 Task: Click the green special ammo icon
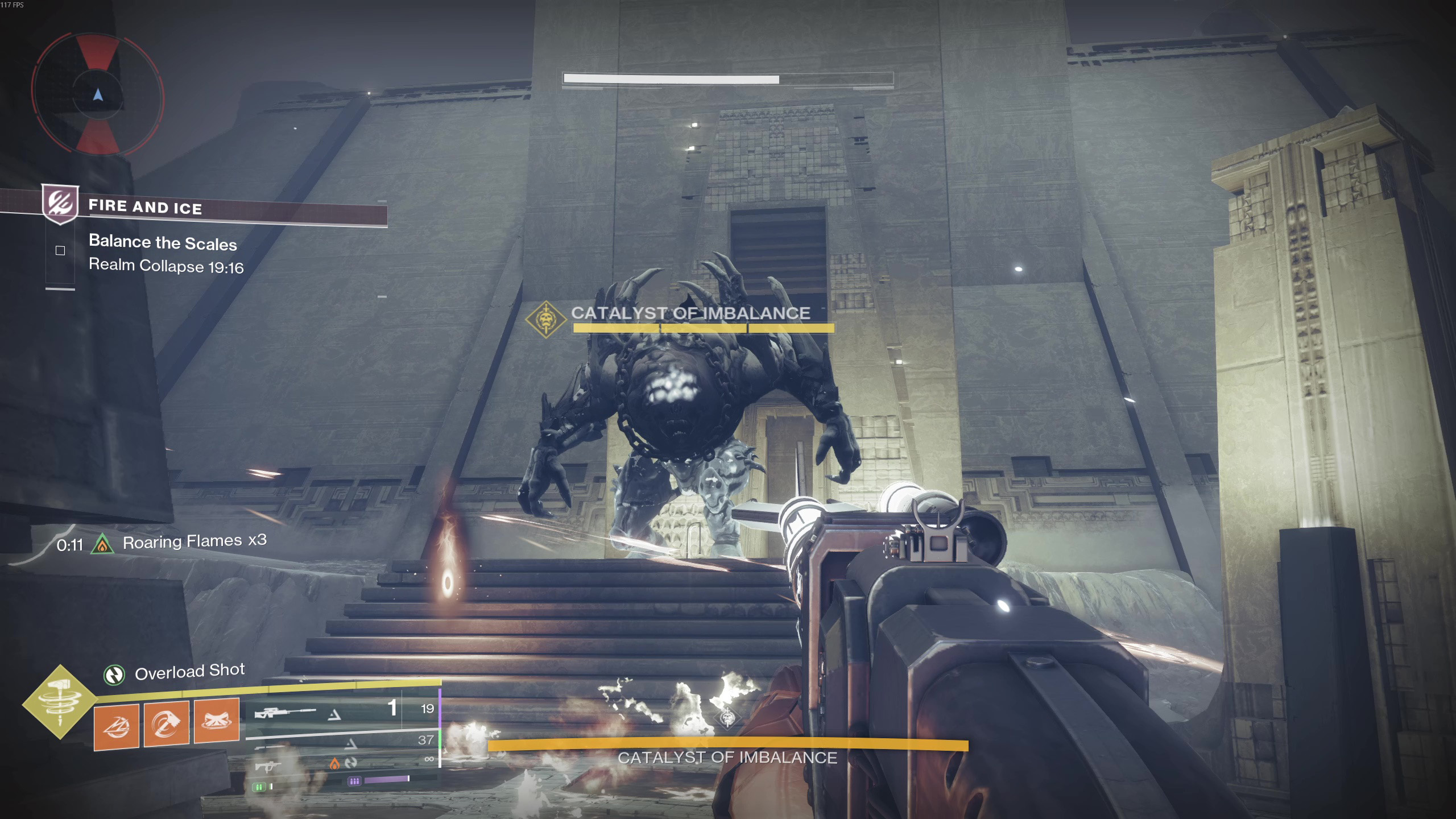[259, 787]
